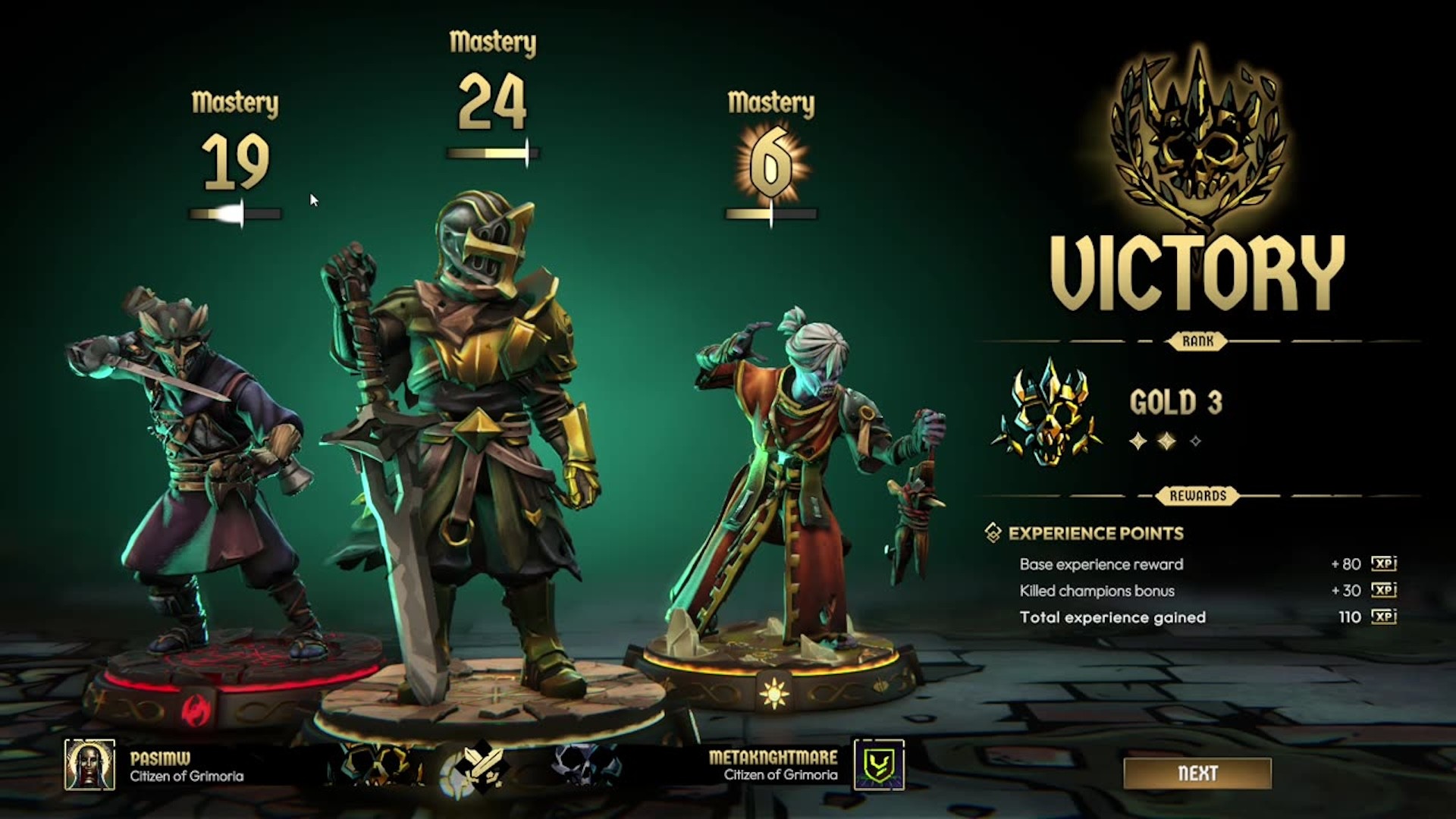Image resolution: width=1456 pixels, height=819 pixels.
Task: Select METAKNGHTMARE's green shield emblem
Action: click(x=879, y=764)
